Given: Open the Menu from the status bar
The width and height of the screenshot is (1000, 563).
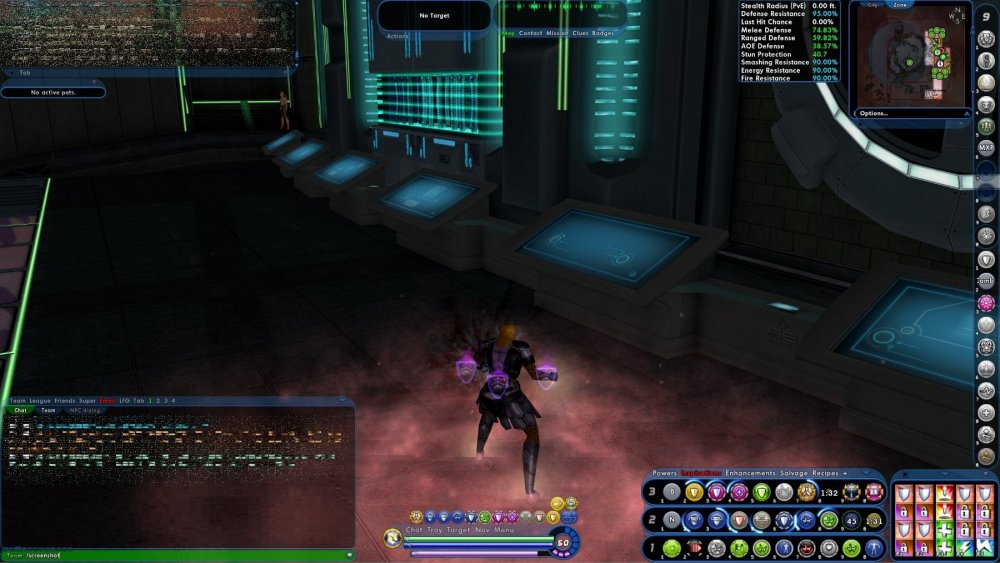Looking at the screenshot, I should [503, 529].
